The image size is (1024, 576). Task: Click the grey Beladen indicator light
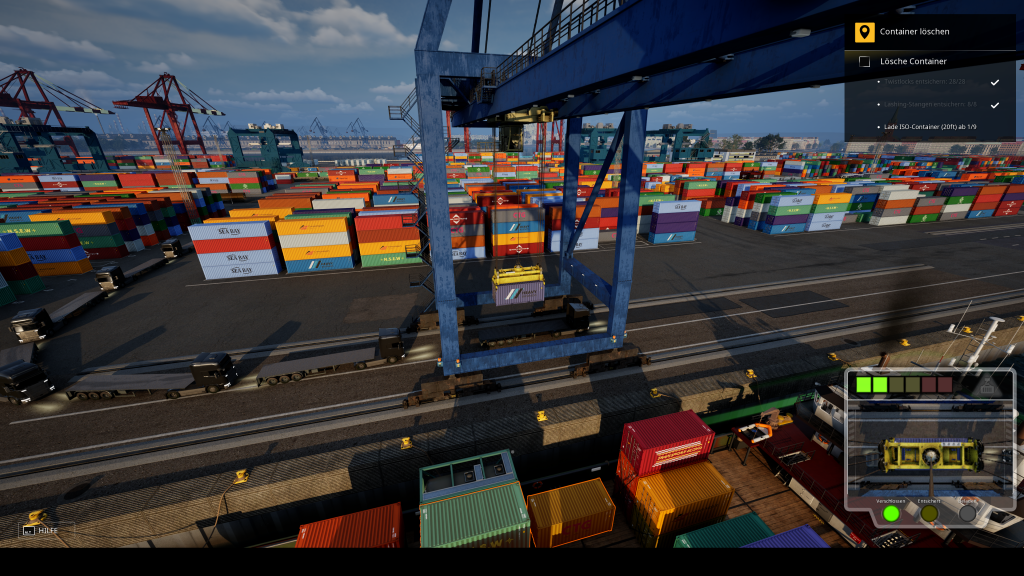[x=967, y=513]
